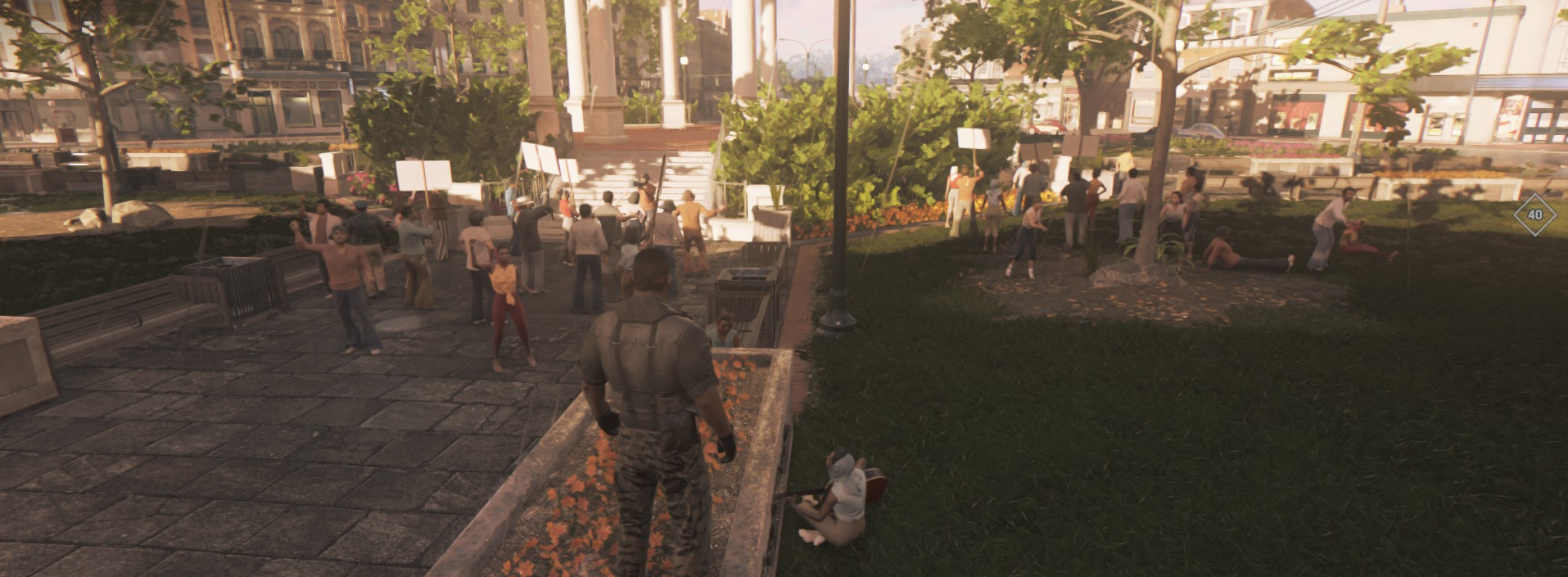The height and width of the screenshot is (577, 1568).
Task: Select the diamond objective marker showing 40
Action: 1534,215
